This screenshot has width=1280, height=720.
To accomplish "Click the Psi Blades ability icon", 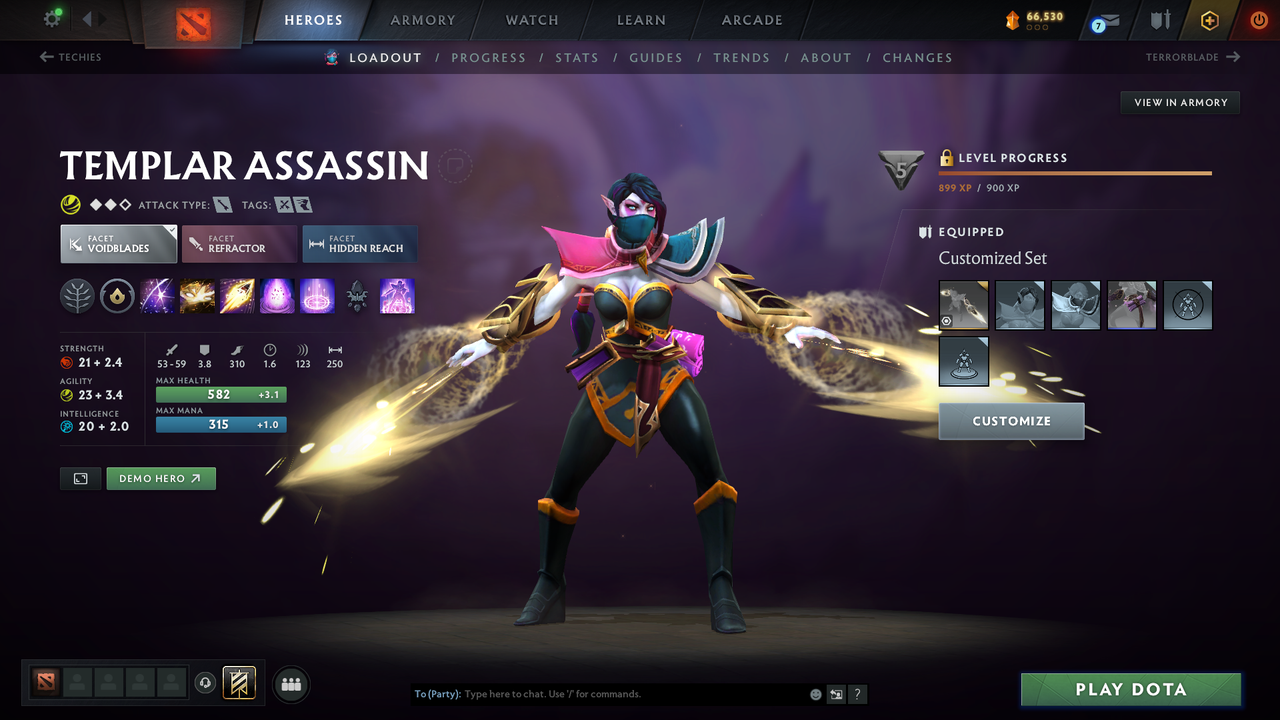I will (x=237, y=296).
